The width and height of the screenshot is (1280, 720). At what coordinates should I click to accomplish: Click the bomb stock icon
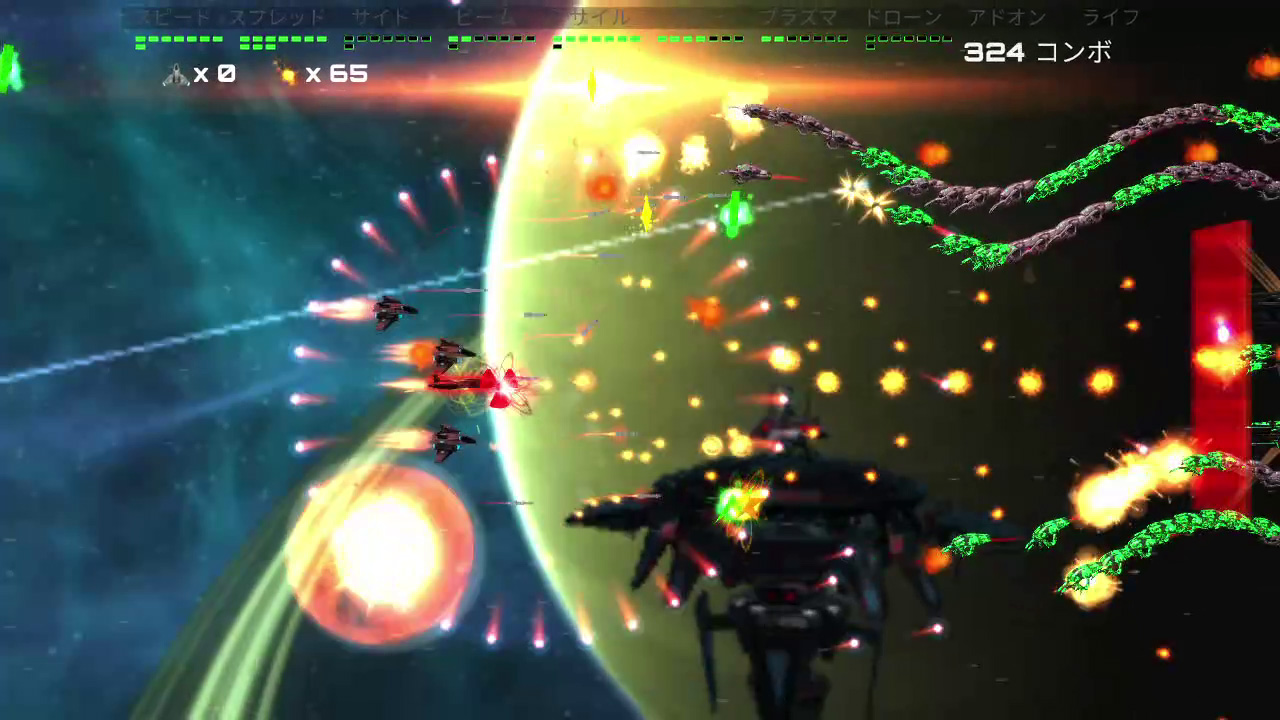(x=288, y=75)
